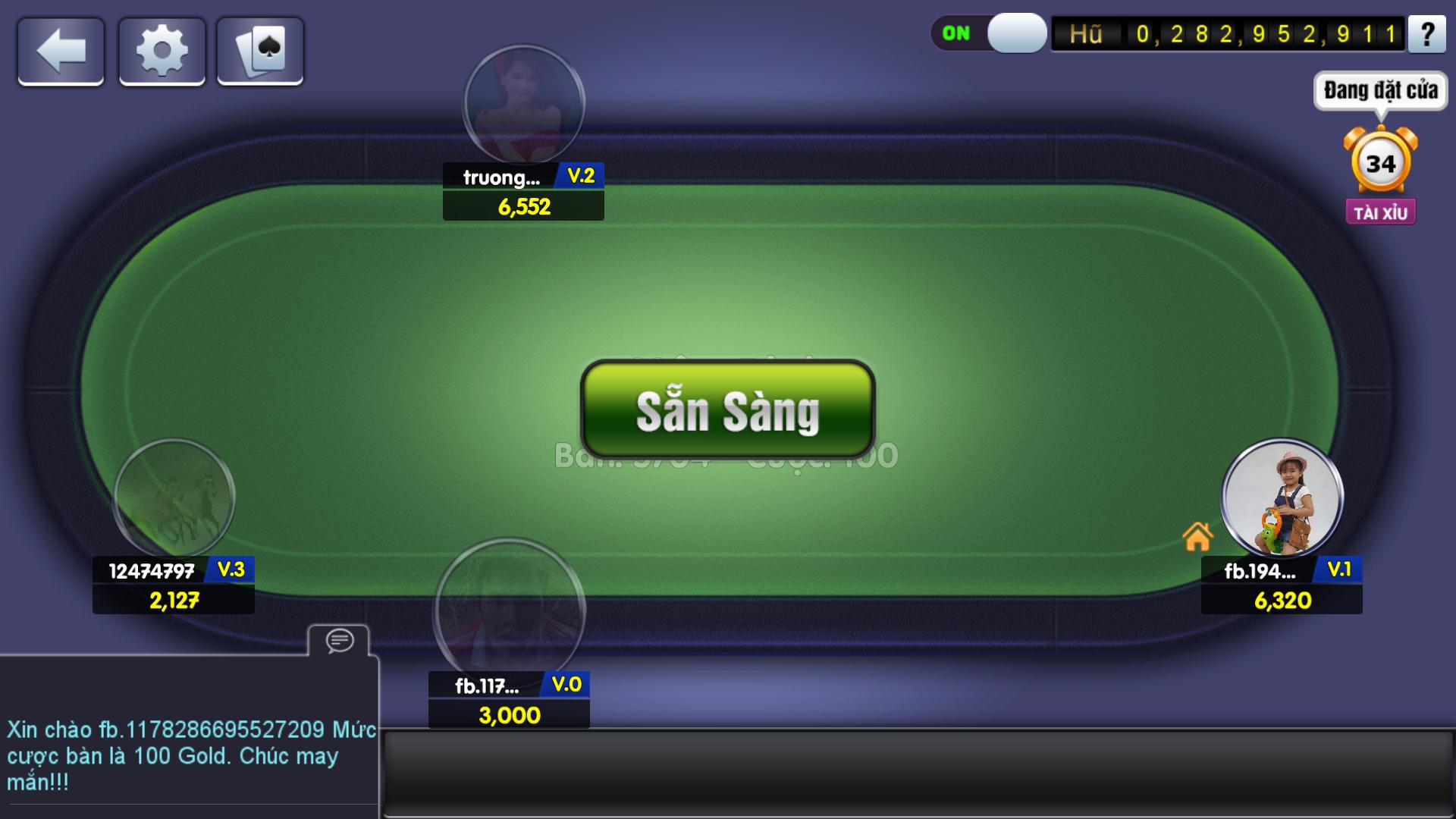Click the back arrow button
This screenshot has height=819, width=1456.
[61, 52]
